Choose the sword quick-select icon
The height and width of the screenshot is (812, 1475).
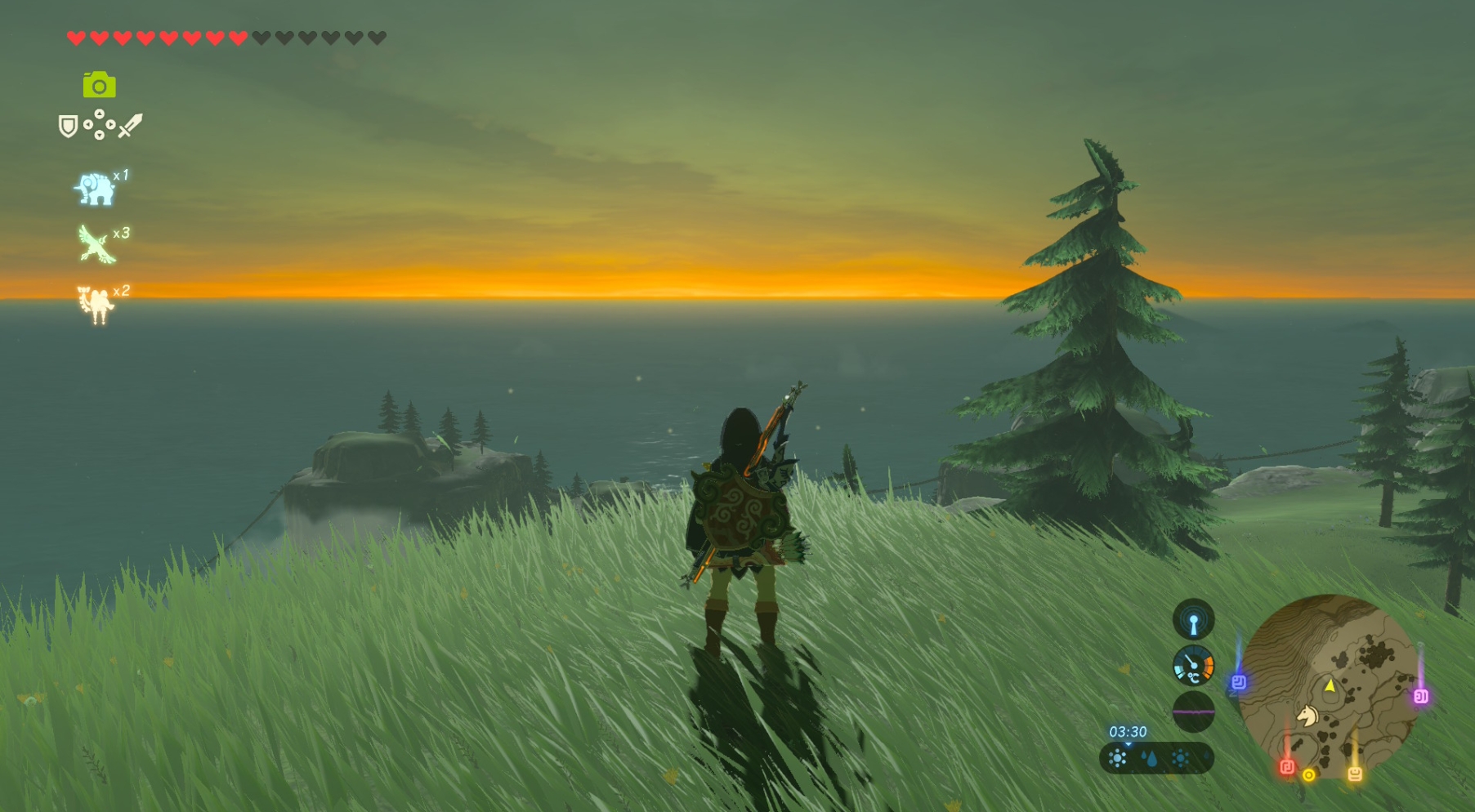(x=130, y=126)
